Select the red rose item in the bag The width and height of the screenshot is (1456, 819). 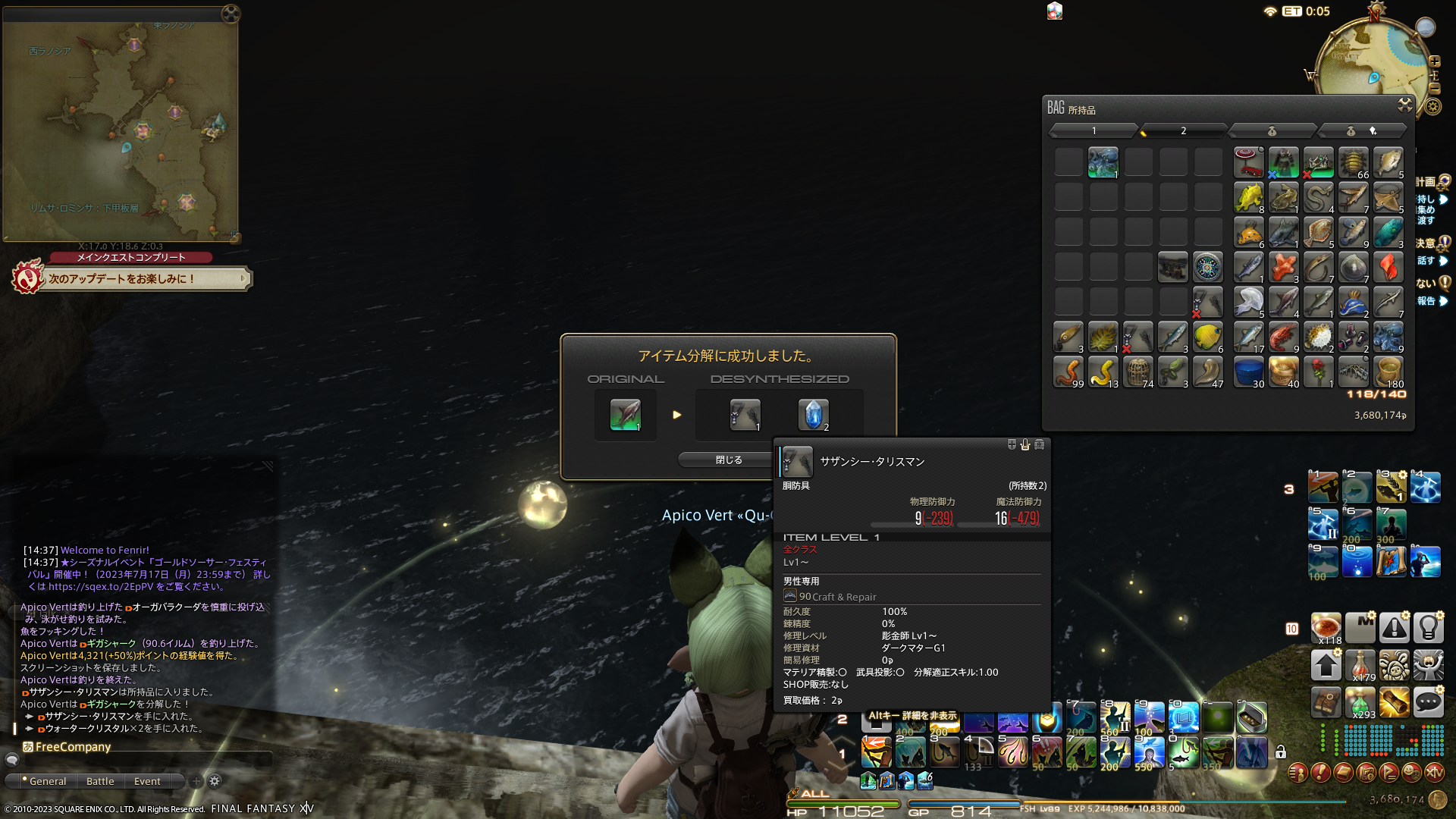(x=1318, y=372)
